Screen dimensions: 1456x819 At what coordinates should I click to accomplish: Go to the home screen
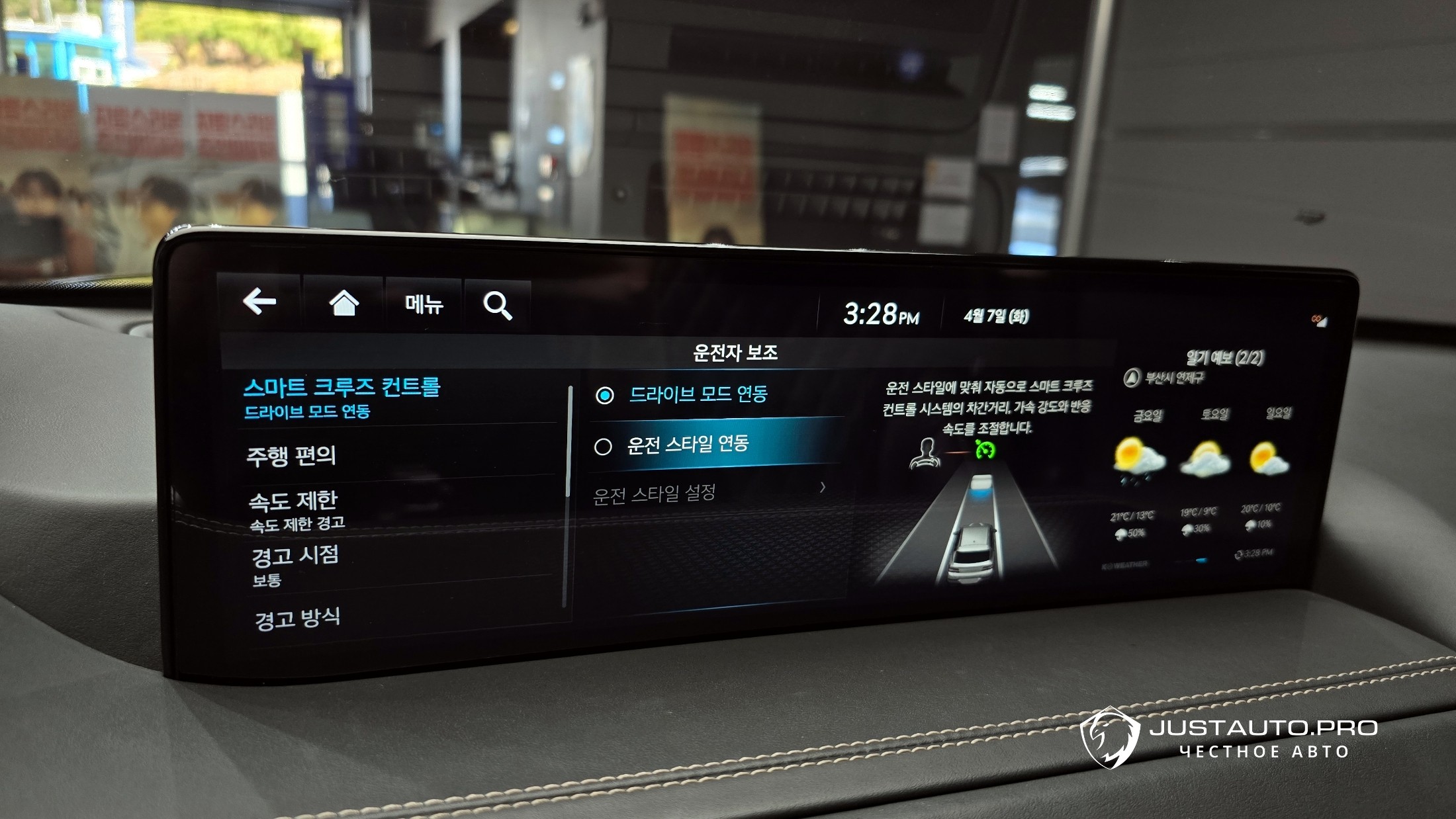[x=343, y=304]
